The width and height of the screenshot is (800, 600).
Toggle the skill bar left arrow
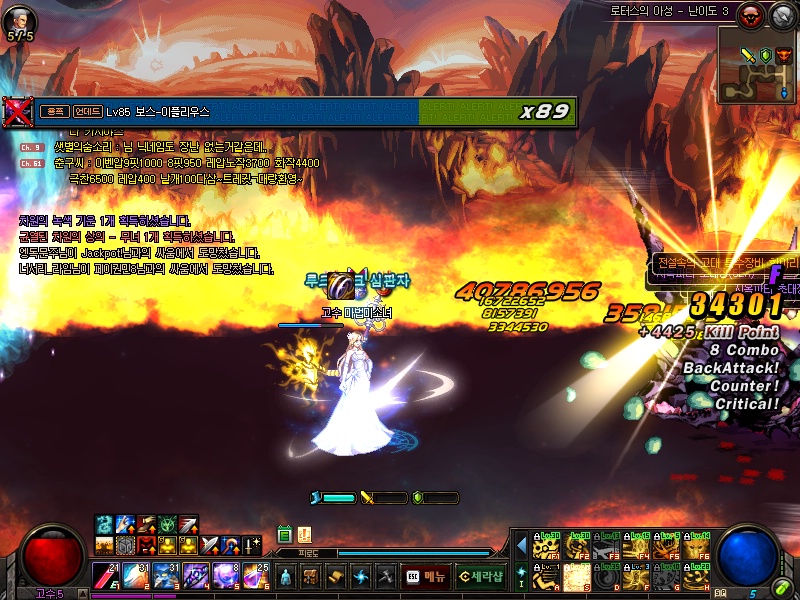click(521, 546)
